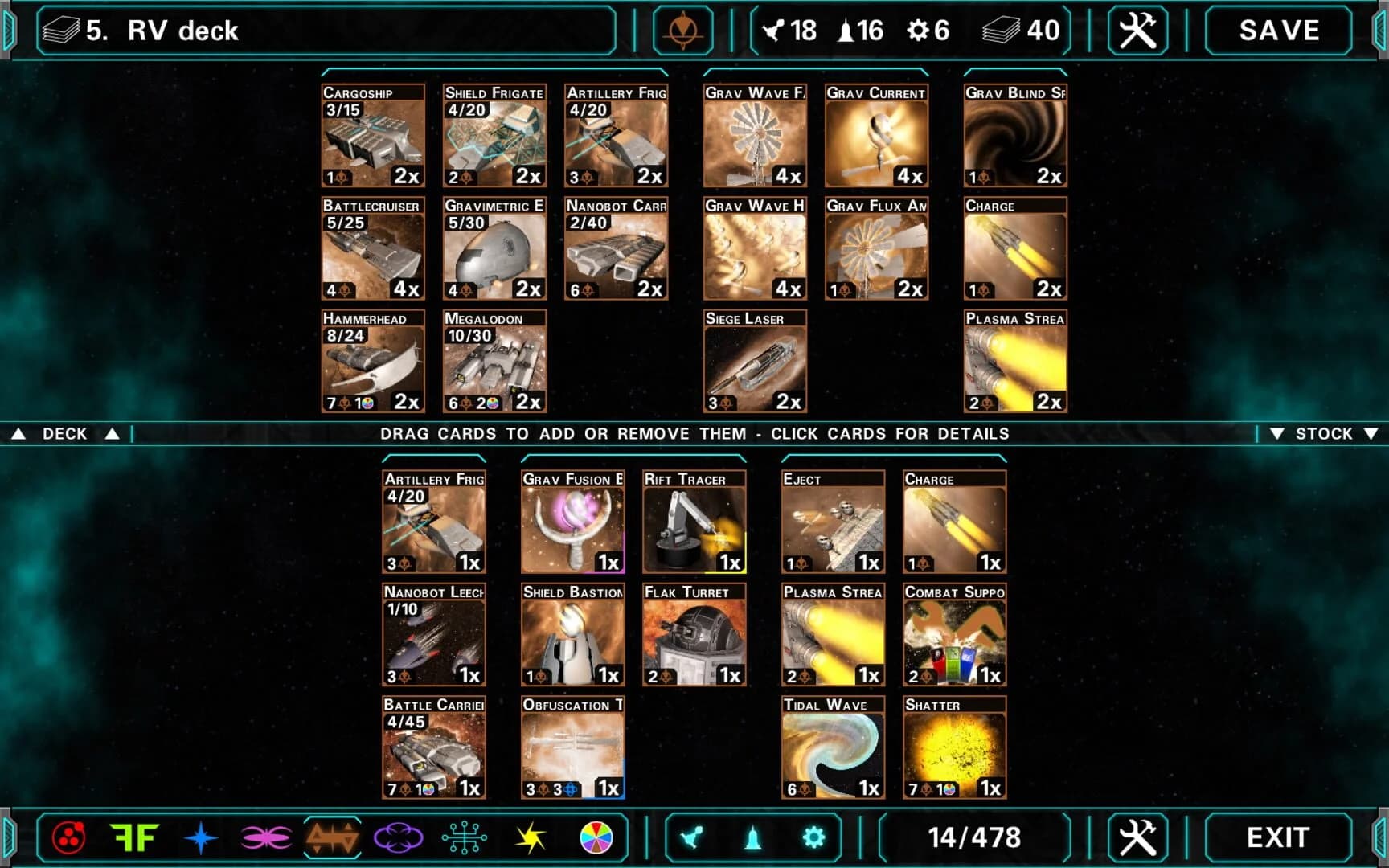1389x868 pixels.
Task: Open the deck tools hammer icon near SAVE
Action: [1136, 31]
